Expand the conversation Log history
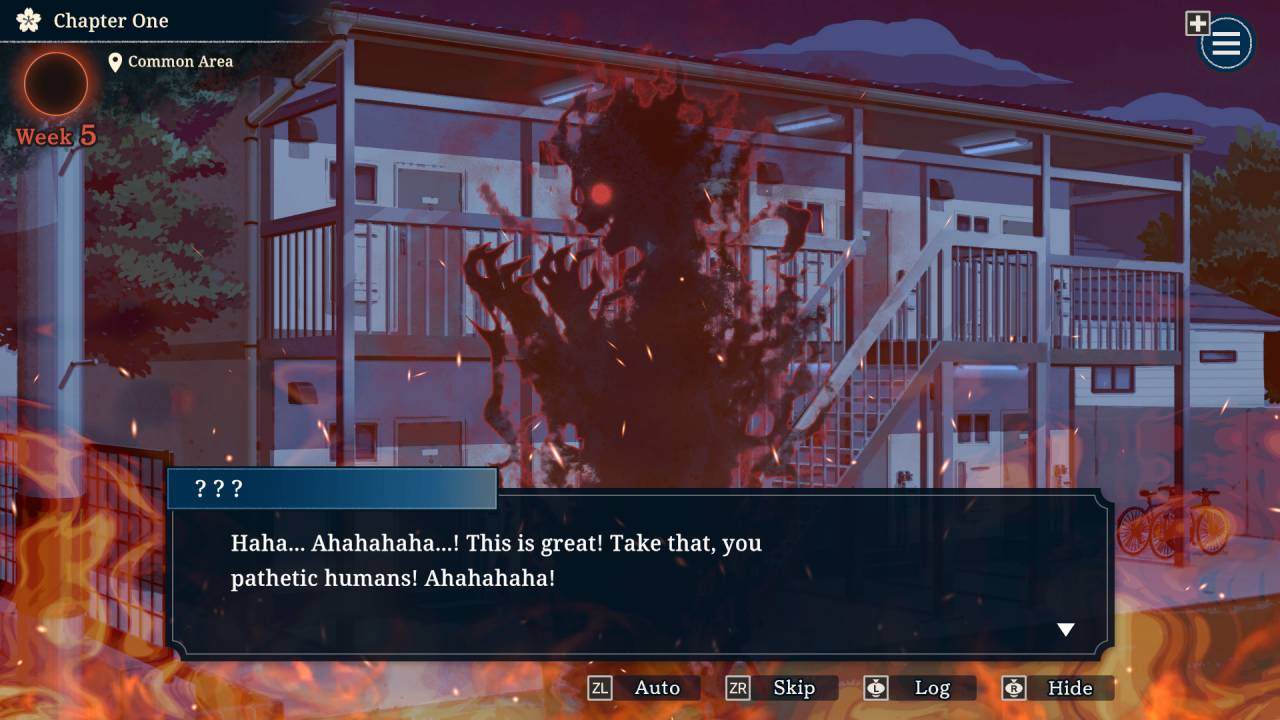 [935, 688]
